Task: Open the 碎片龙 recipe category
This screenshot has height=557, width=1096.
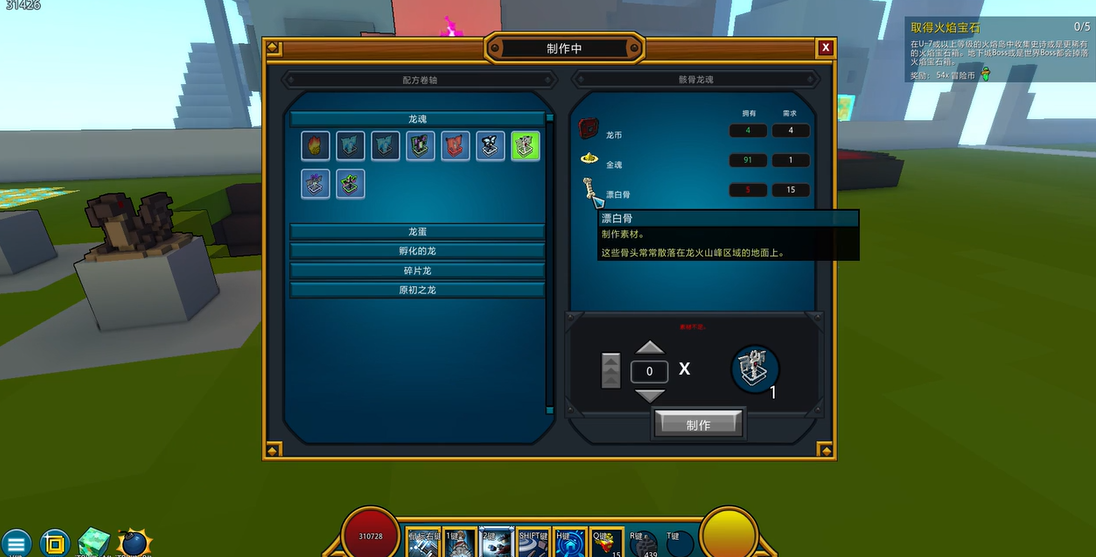Action: pos(417,271)
